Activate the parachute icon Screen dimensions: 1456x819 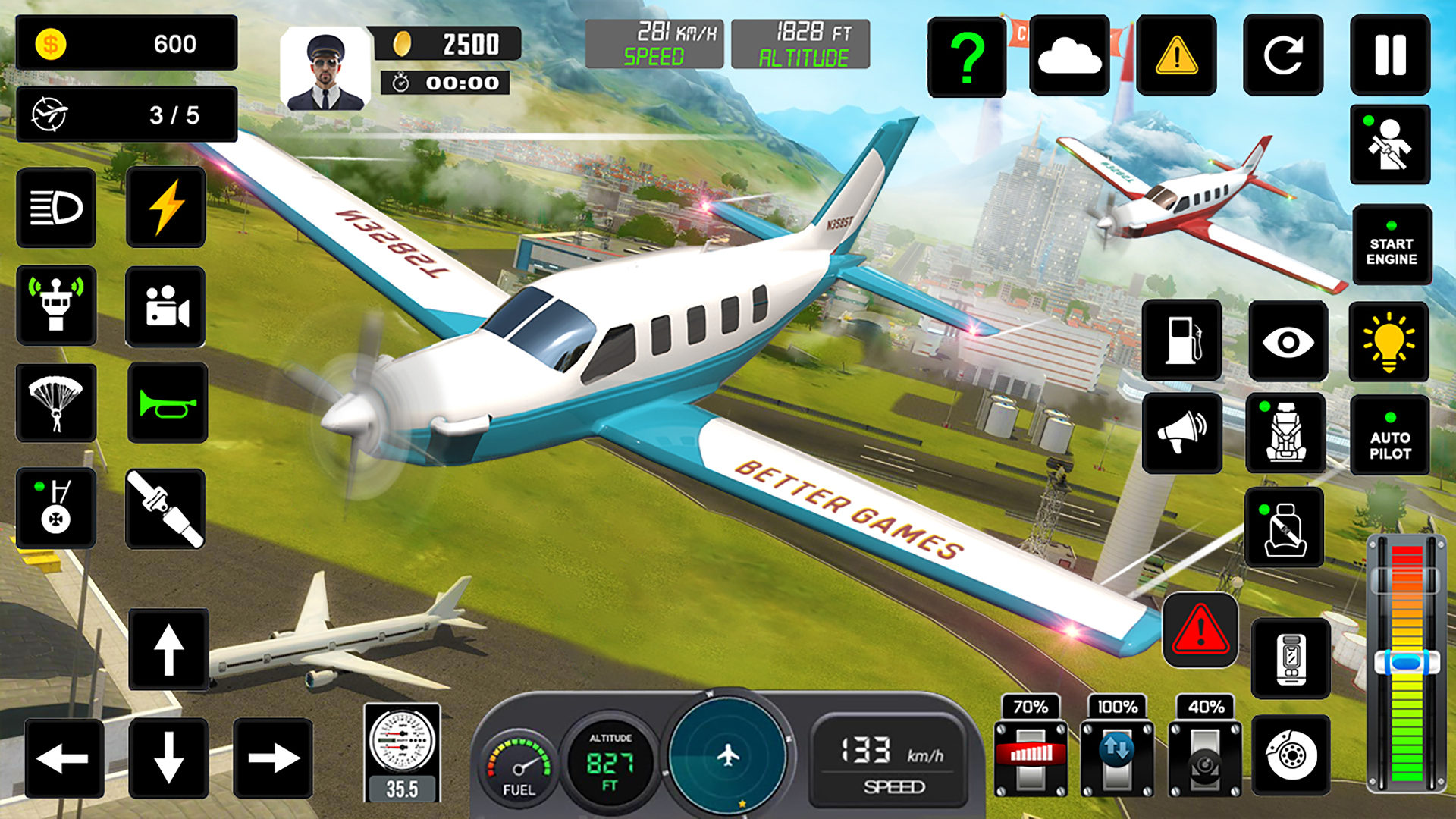tap(57, 404)
